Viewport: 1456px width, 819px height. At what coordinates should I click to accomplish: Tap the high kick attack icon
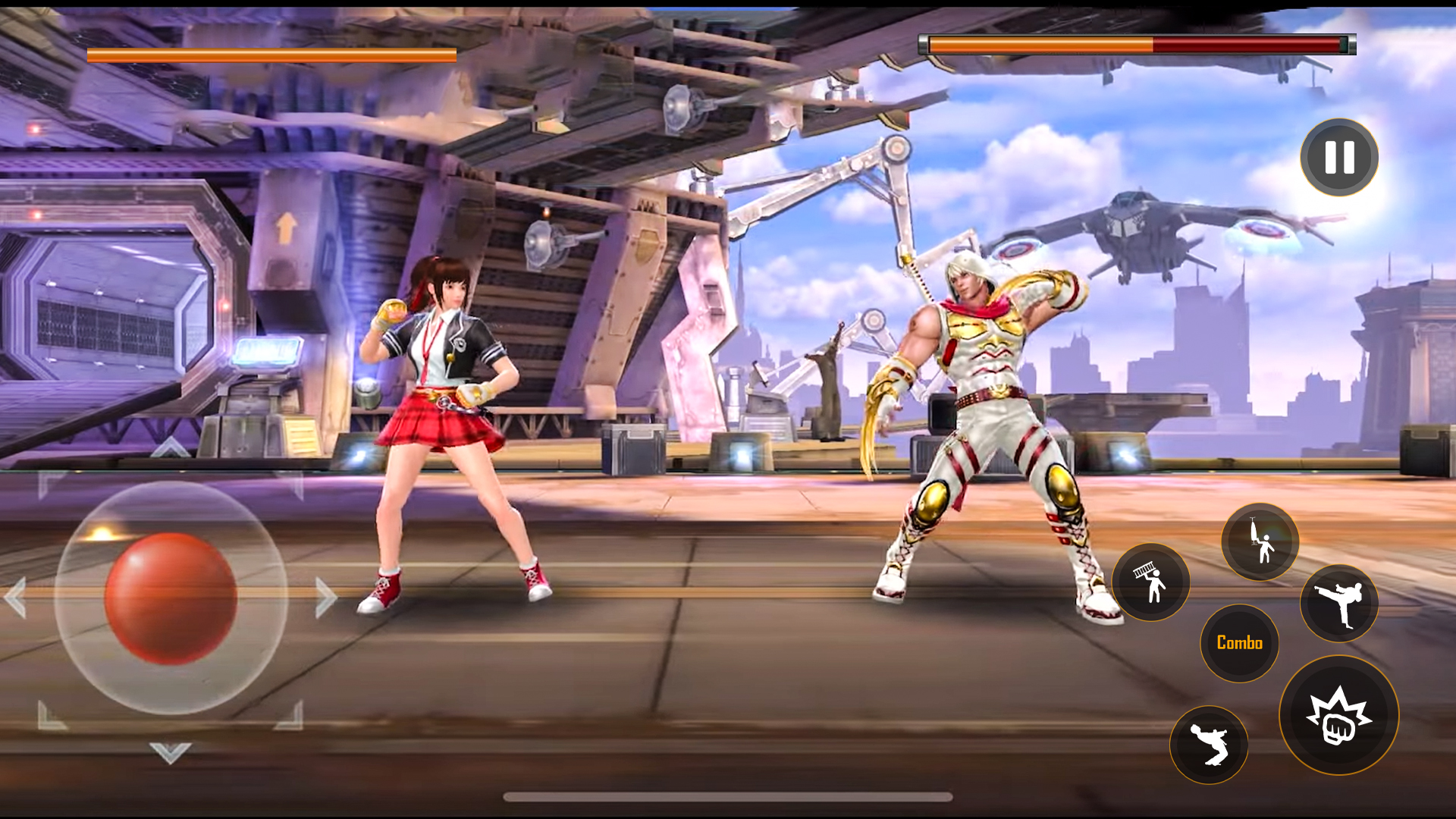click(1338, 603)
